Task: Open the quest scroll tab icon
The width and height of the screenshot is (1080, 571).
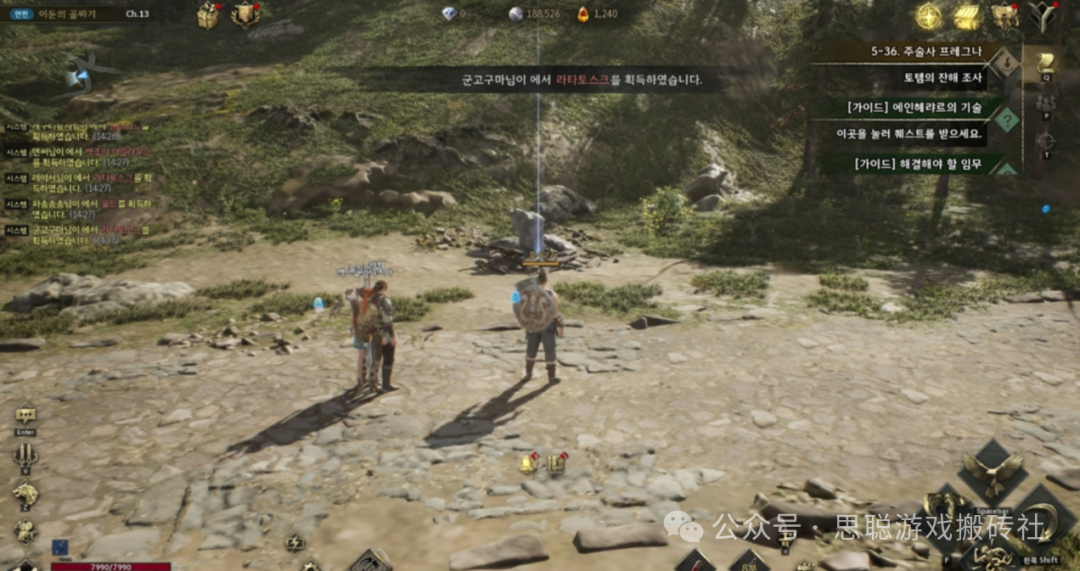Action: (x=1046, y=62)
